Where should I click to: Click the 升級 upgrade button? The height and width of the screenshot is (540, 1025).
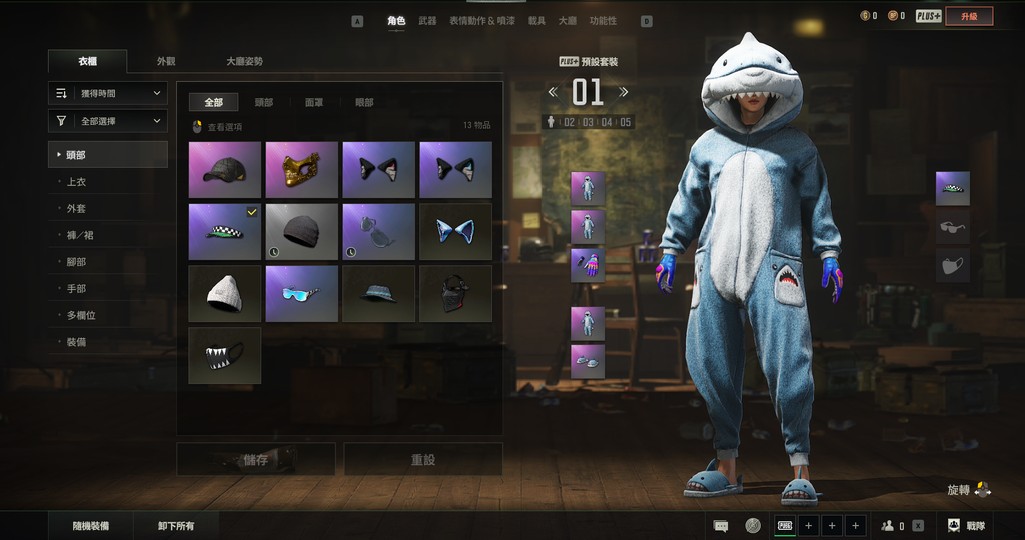(968, 16)
